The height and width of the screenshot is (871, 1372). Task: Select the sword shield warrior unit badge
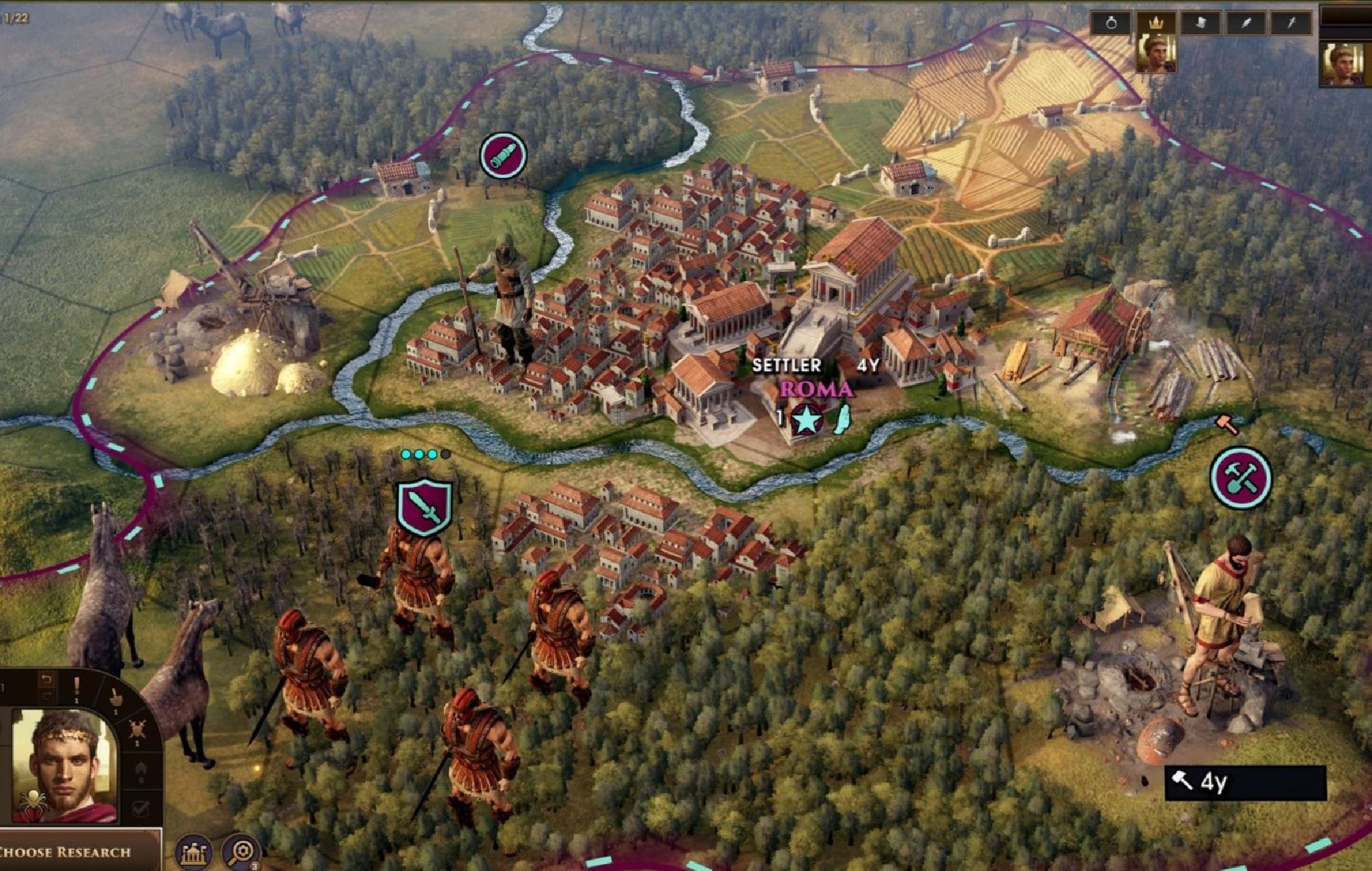(x=425, y=508)
